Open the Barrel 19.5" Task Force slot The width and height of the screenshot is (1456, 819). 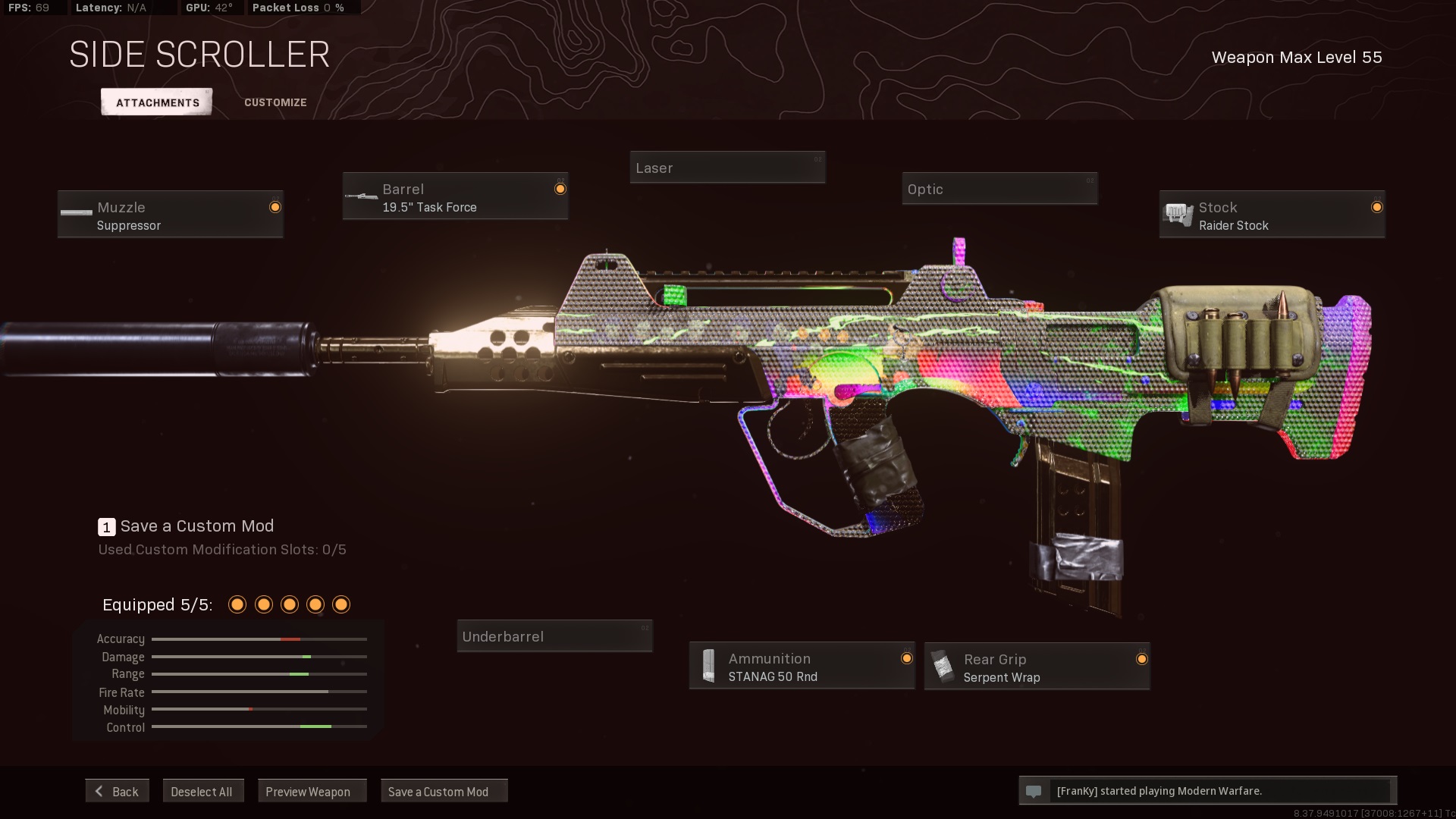pos(455,197)
